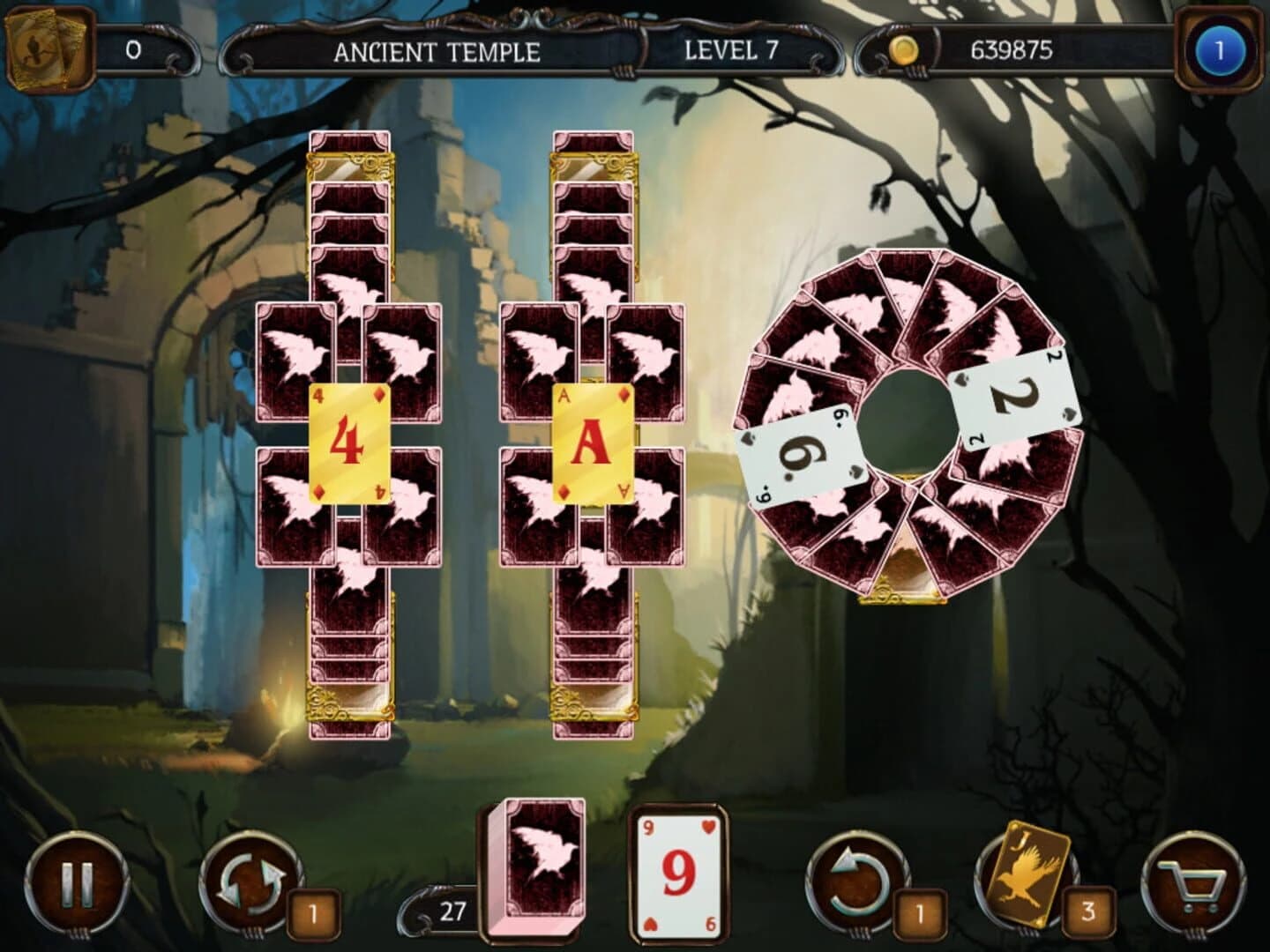Pause the game
1270x952 pixels.
click(x=76, y=884)
